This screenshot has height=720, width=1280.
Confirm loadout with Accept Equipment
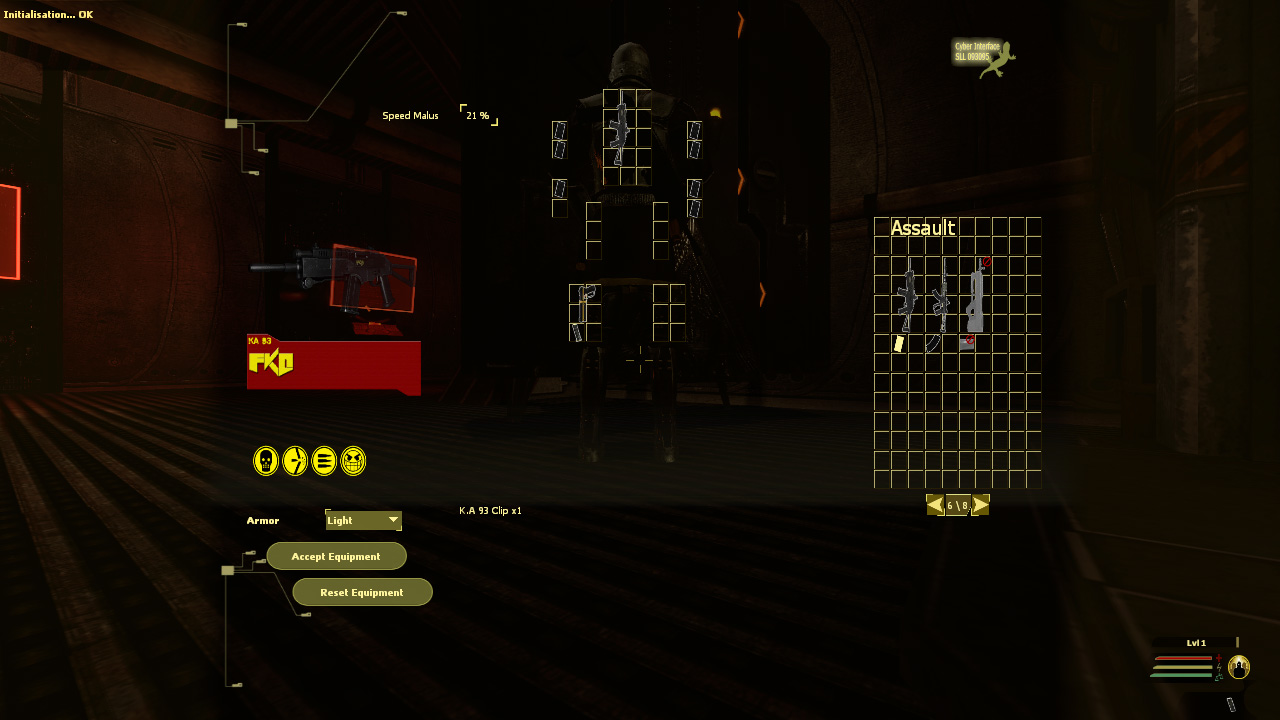[336, 556]
